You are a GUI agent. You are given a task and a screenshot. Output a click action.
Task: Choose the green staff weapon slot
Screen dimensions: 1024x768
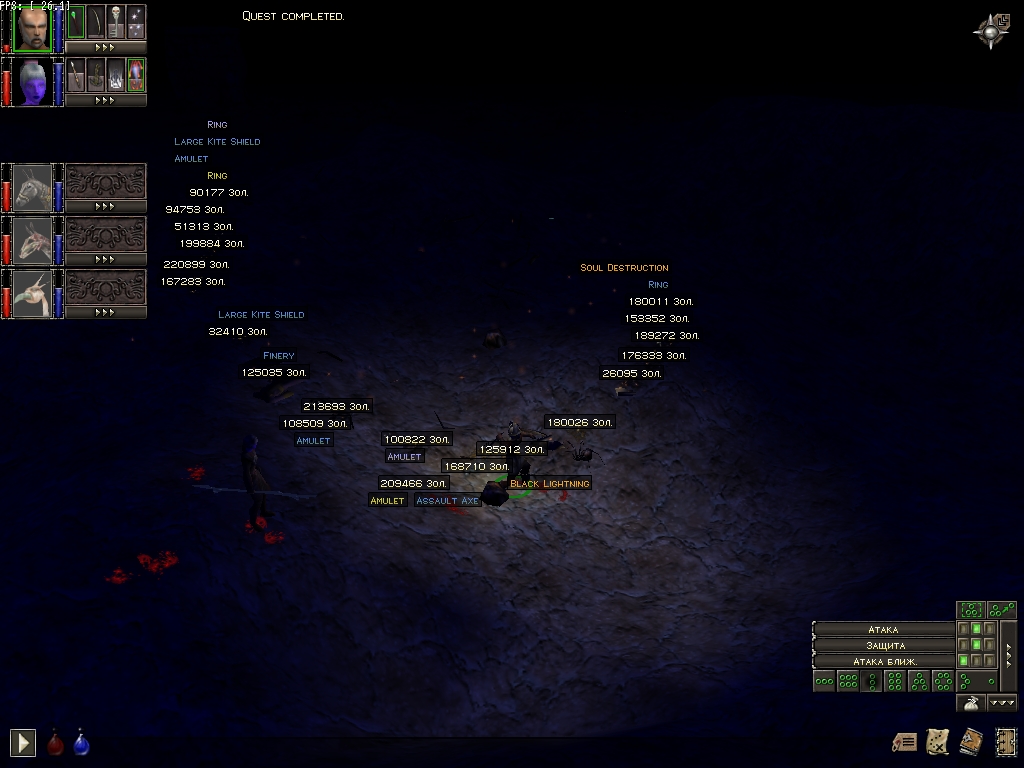click(x=76, y=22)
